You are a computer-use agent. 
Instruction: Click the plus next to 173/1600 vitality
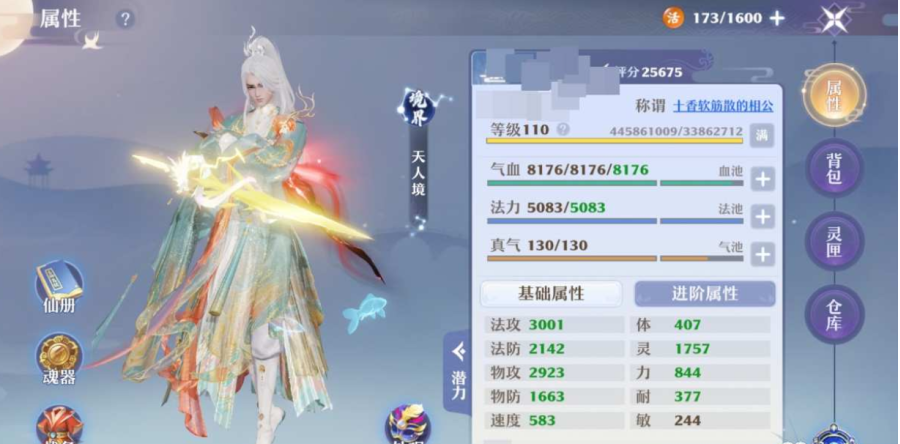click(x=777, y=18)
